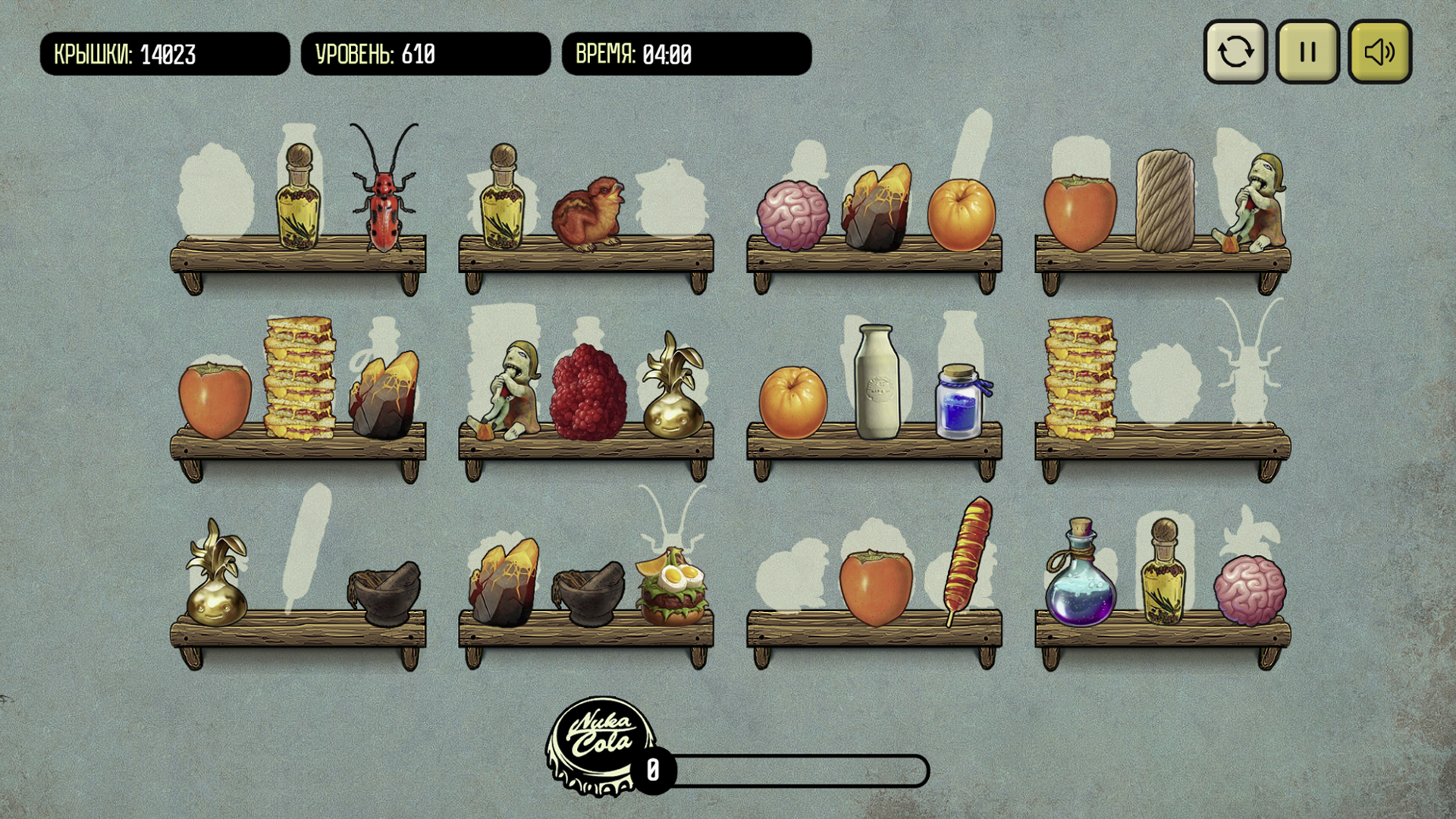Pause the game

[x=1306, y=52]
